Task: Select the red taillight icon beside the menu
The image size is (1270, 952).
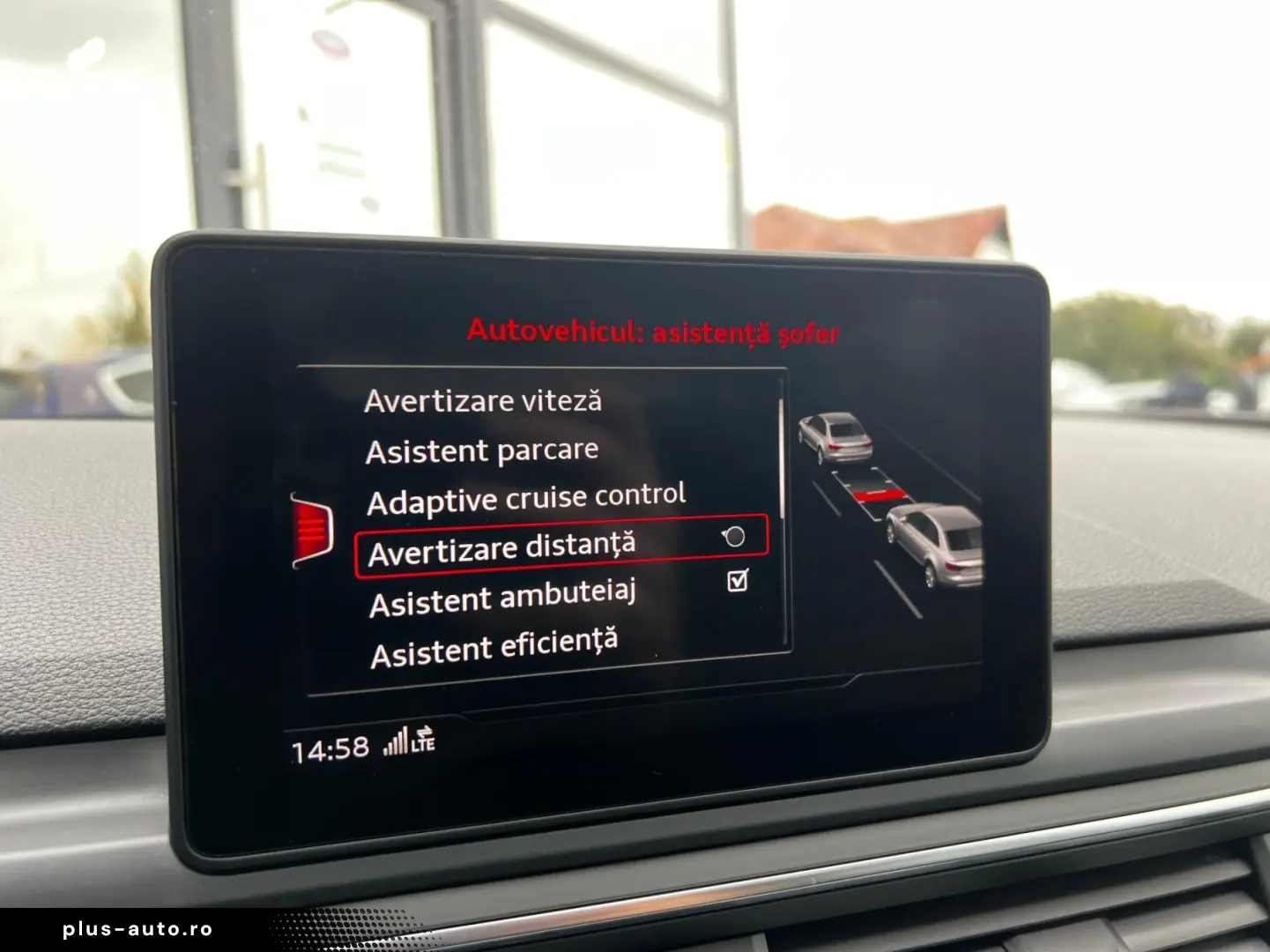Action: [314, 529]
